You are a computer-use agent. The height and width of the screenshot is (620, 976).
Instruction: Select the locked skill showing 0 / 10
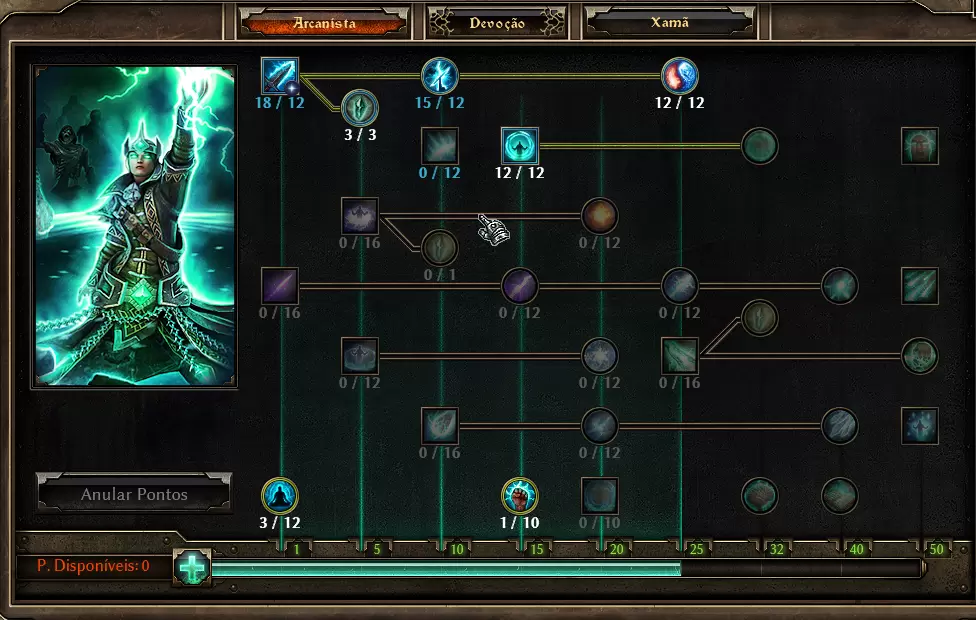(x=600, y=496)
